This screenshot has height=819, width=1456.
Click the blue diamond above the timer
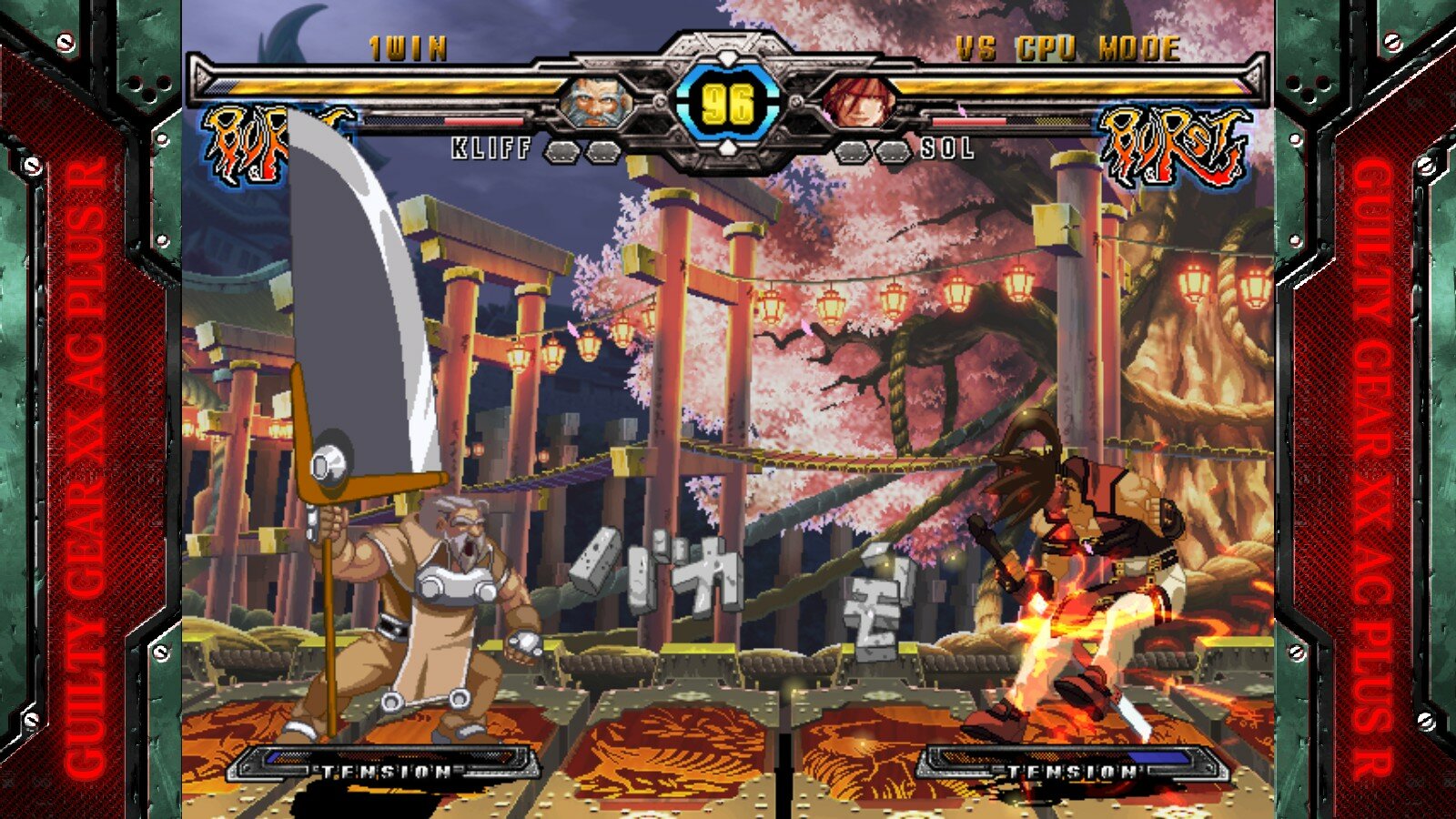[726, 56]
